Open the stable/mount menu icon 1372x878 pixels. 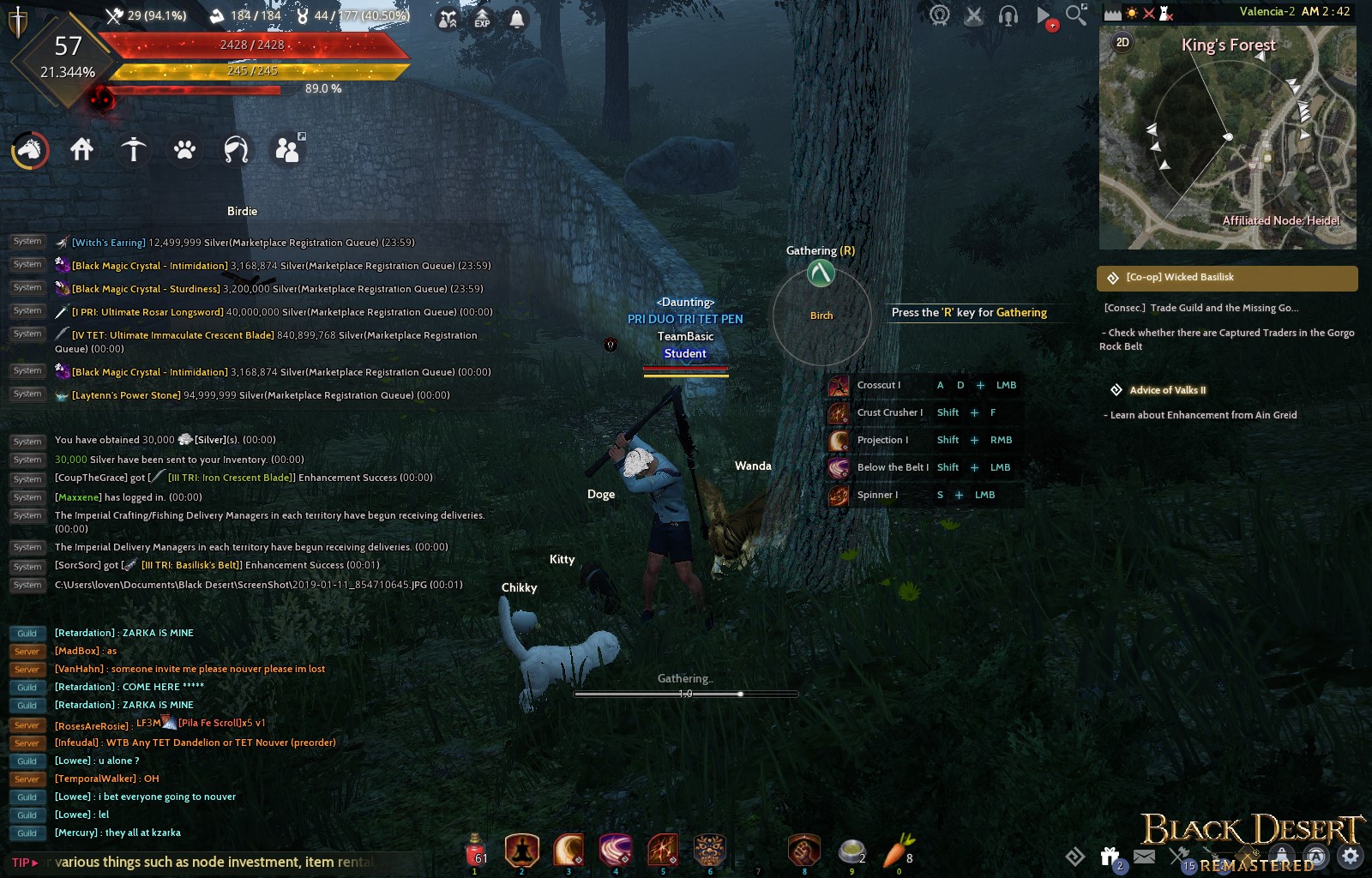pyautogui.click(x=28, y=150)
